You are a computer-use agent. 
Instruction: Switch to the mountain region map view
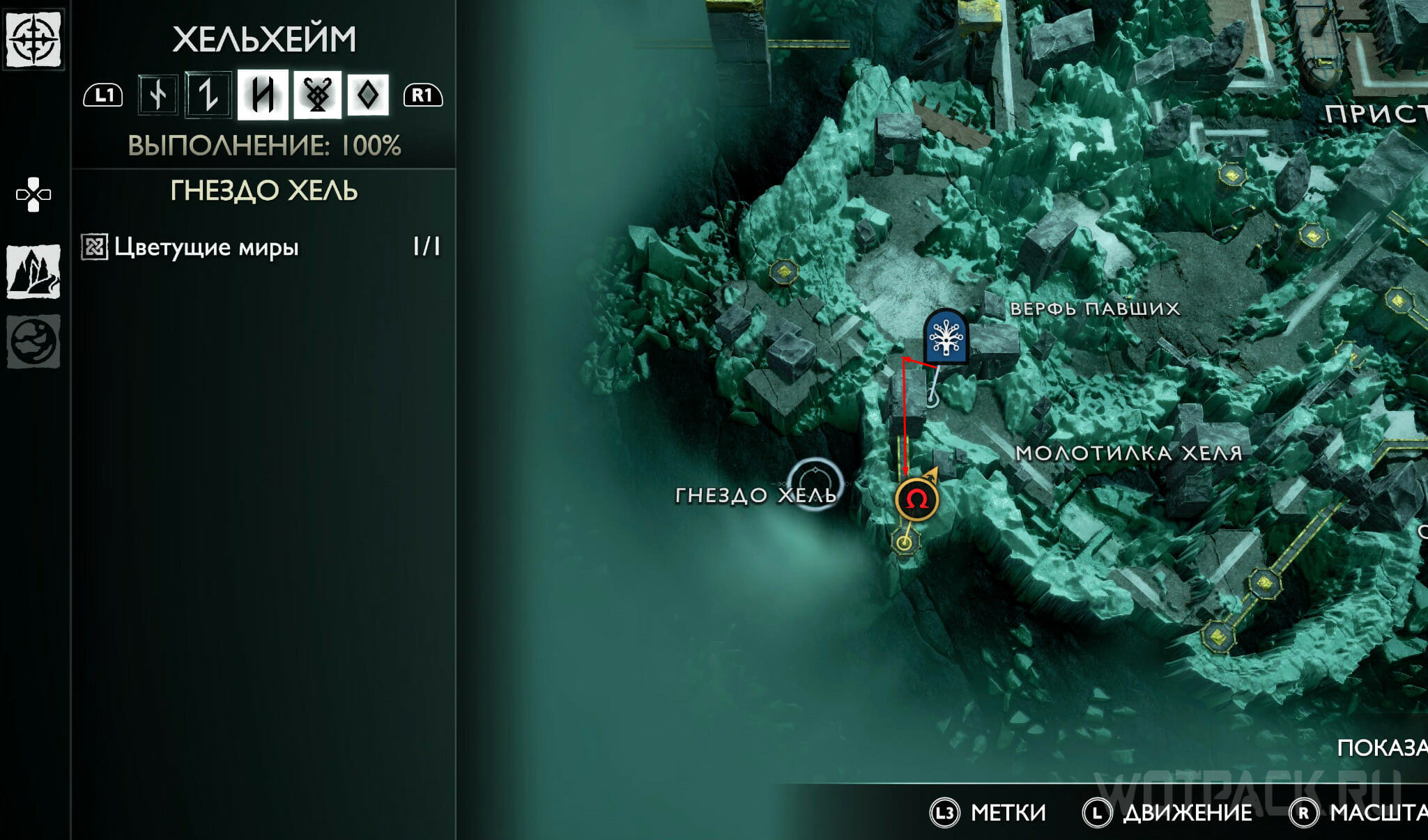click(33, 272)
